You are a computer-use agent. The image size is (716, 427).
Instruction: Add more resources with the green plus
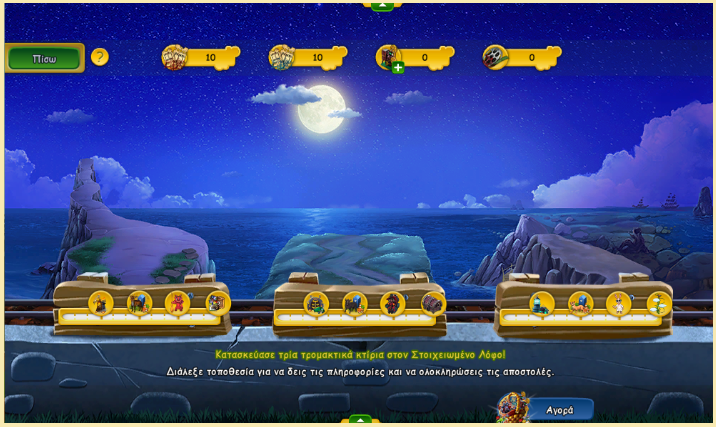tap(398, 68)
